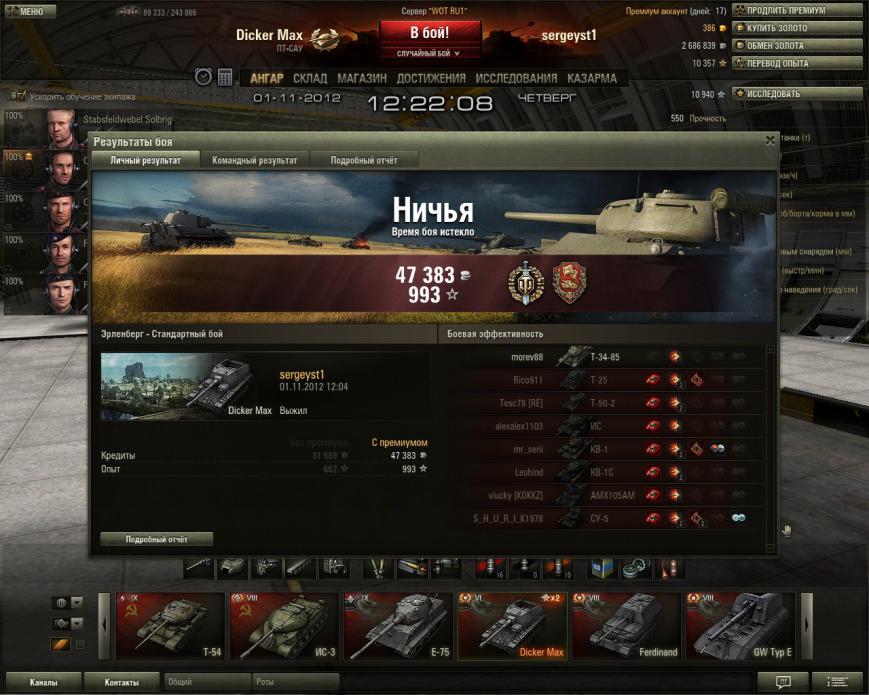The height and width of the screenshot is (695, 869).
Task: Open the Меню button
Action: [x=27, y=11]
